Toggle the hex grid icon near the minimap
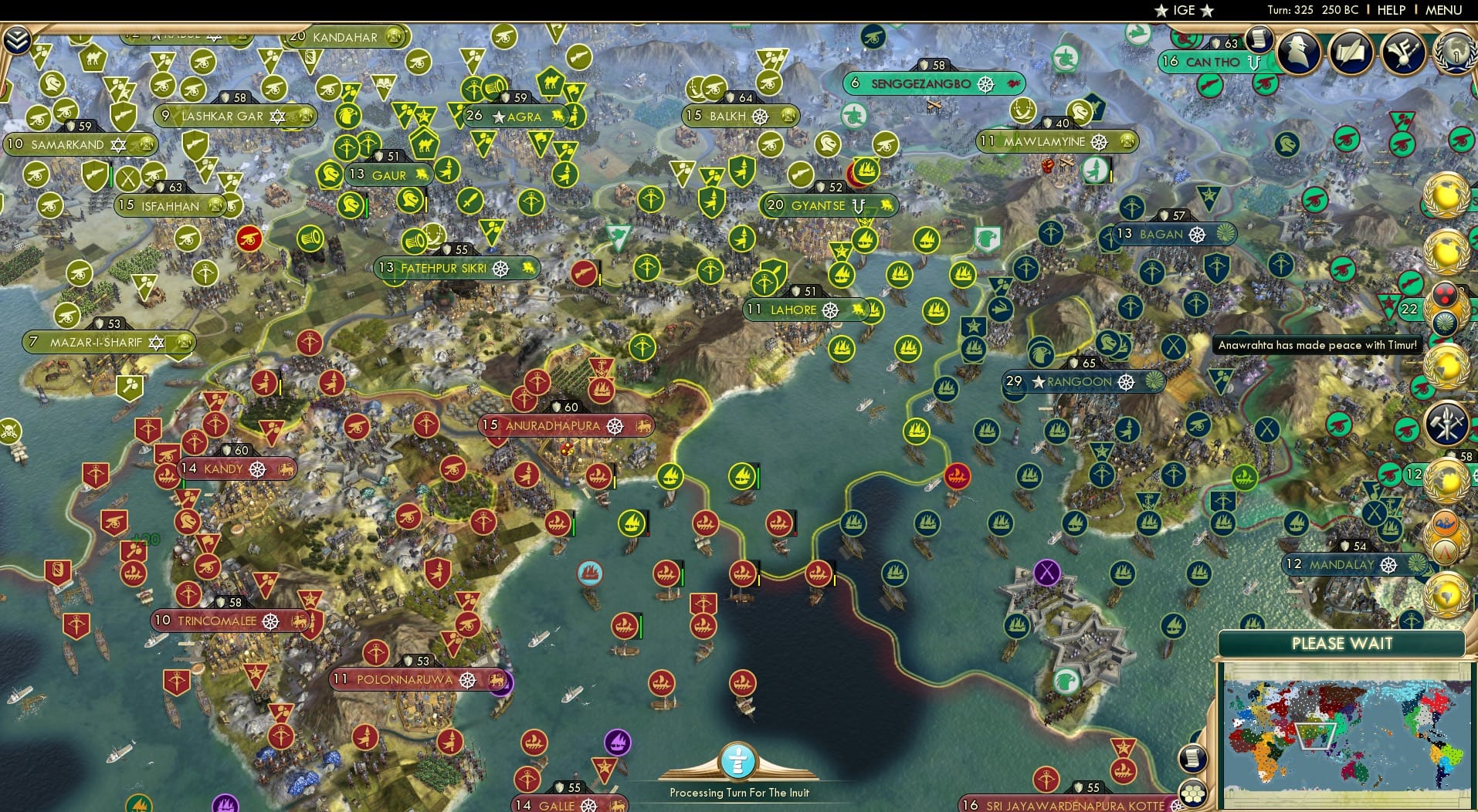The width and height of the screenshot is (1478, 812). click(1194, 793)
